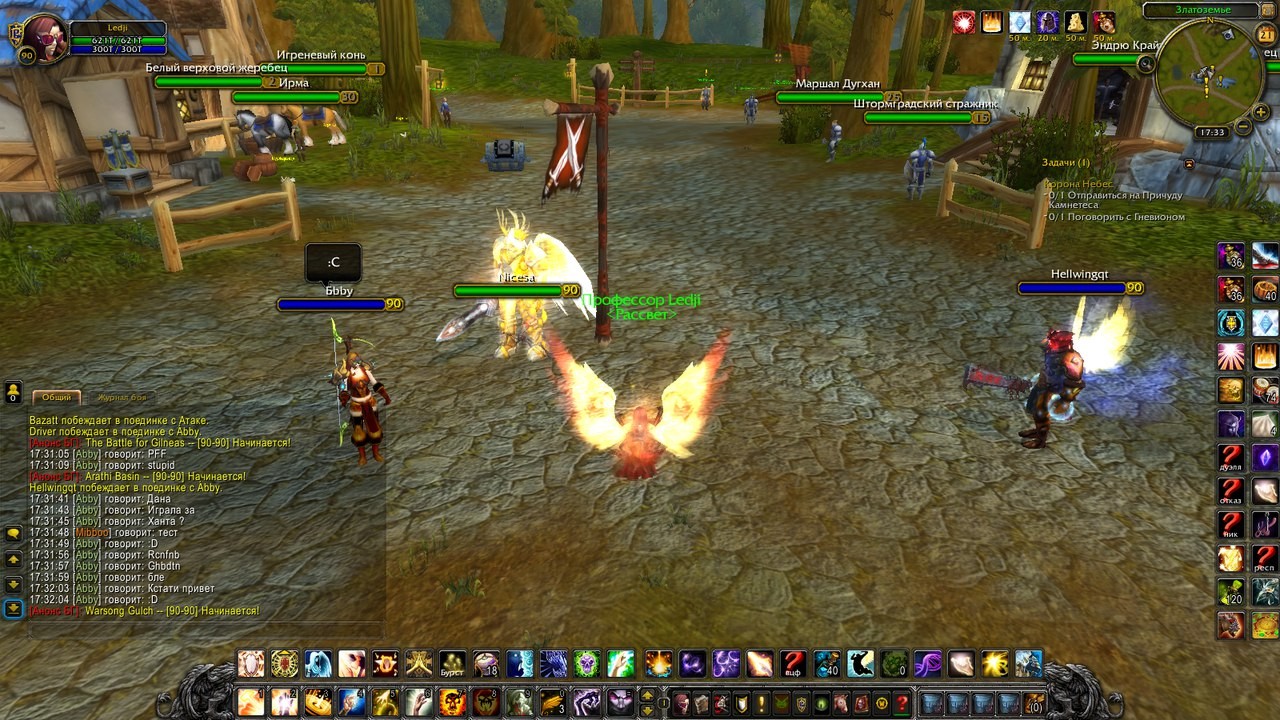This screenshot has height=720, width=1280.
Task: Activate the дуэль macro button
Action: (x=1230, y=457)
